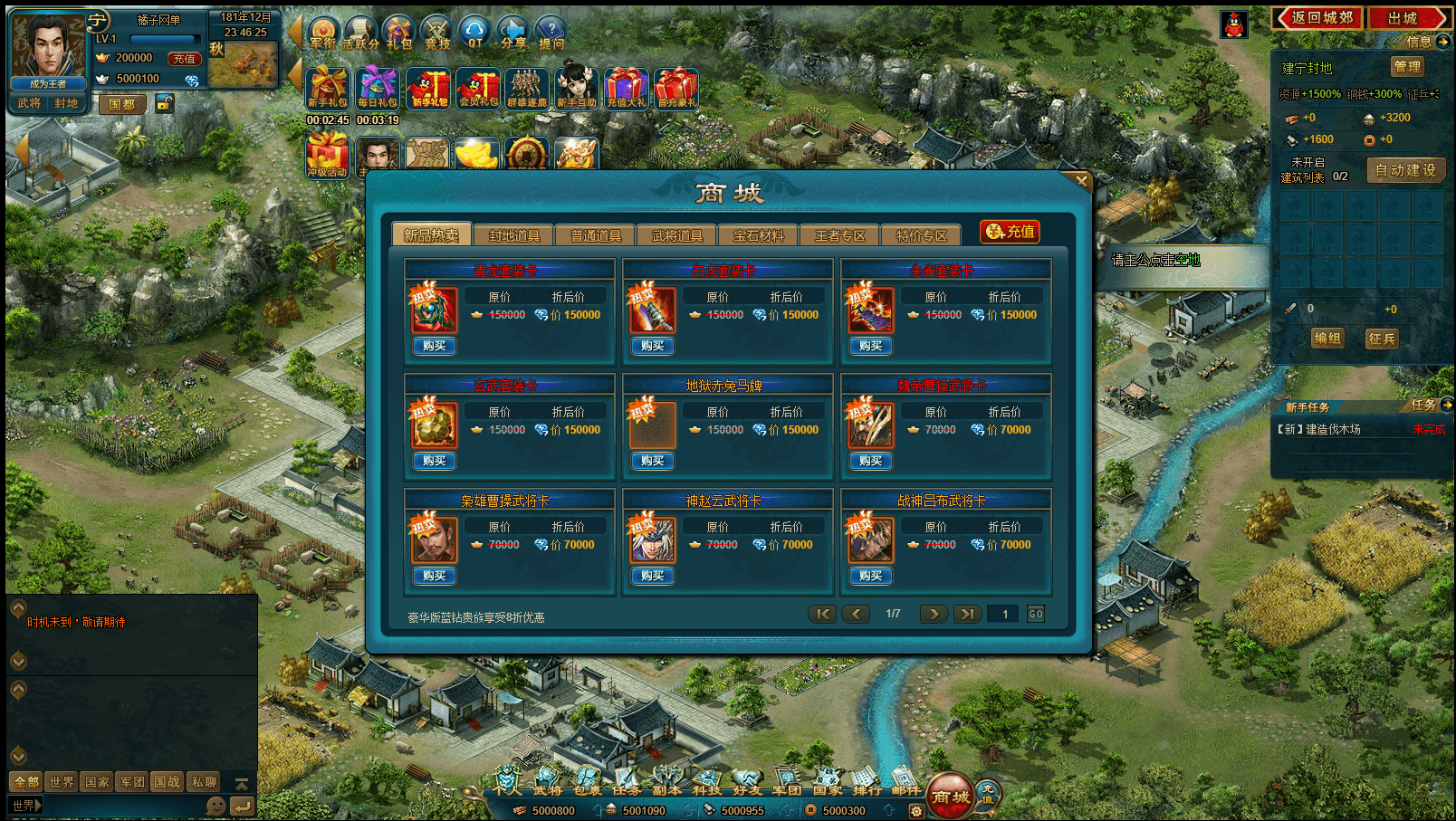Click the 返回城郊 button
The height and width of the screenshot is (821, 1456).
pyautogui.click(x=1318, y=18)
